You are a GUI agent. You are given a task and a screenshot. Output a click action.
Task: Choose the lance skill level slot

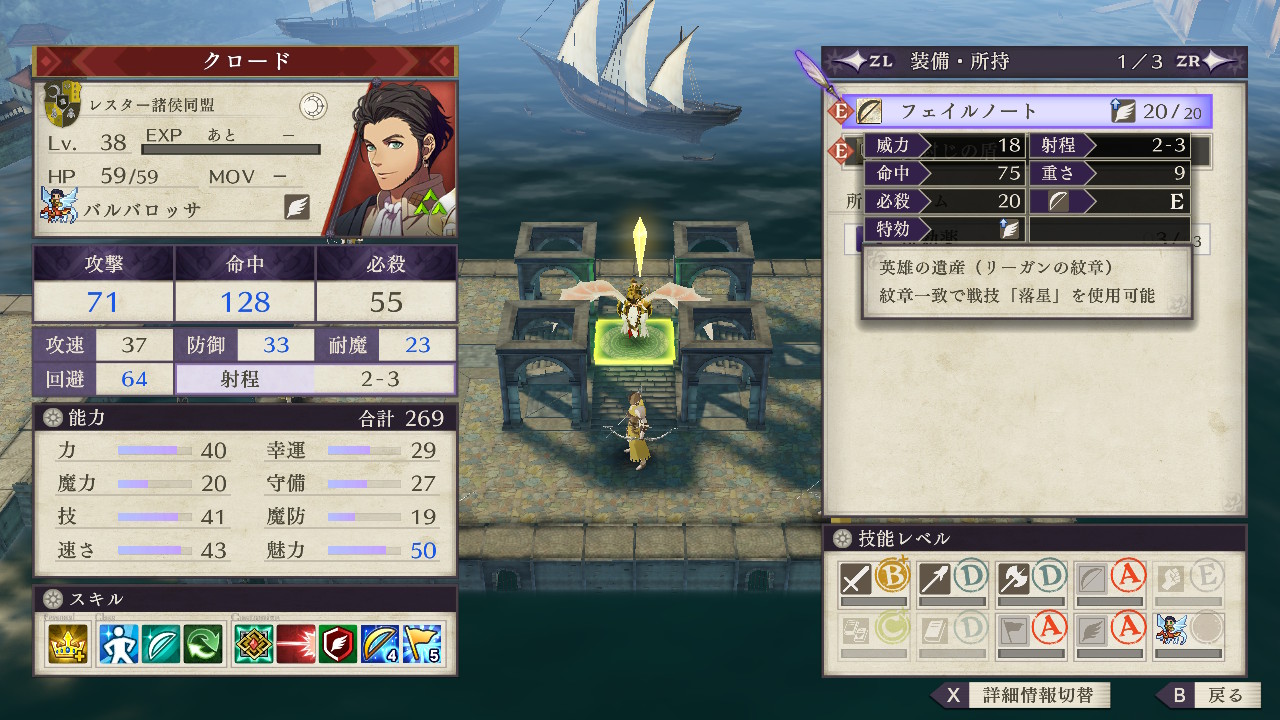953,582
